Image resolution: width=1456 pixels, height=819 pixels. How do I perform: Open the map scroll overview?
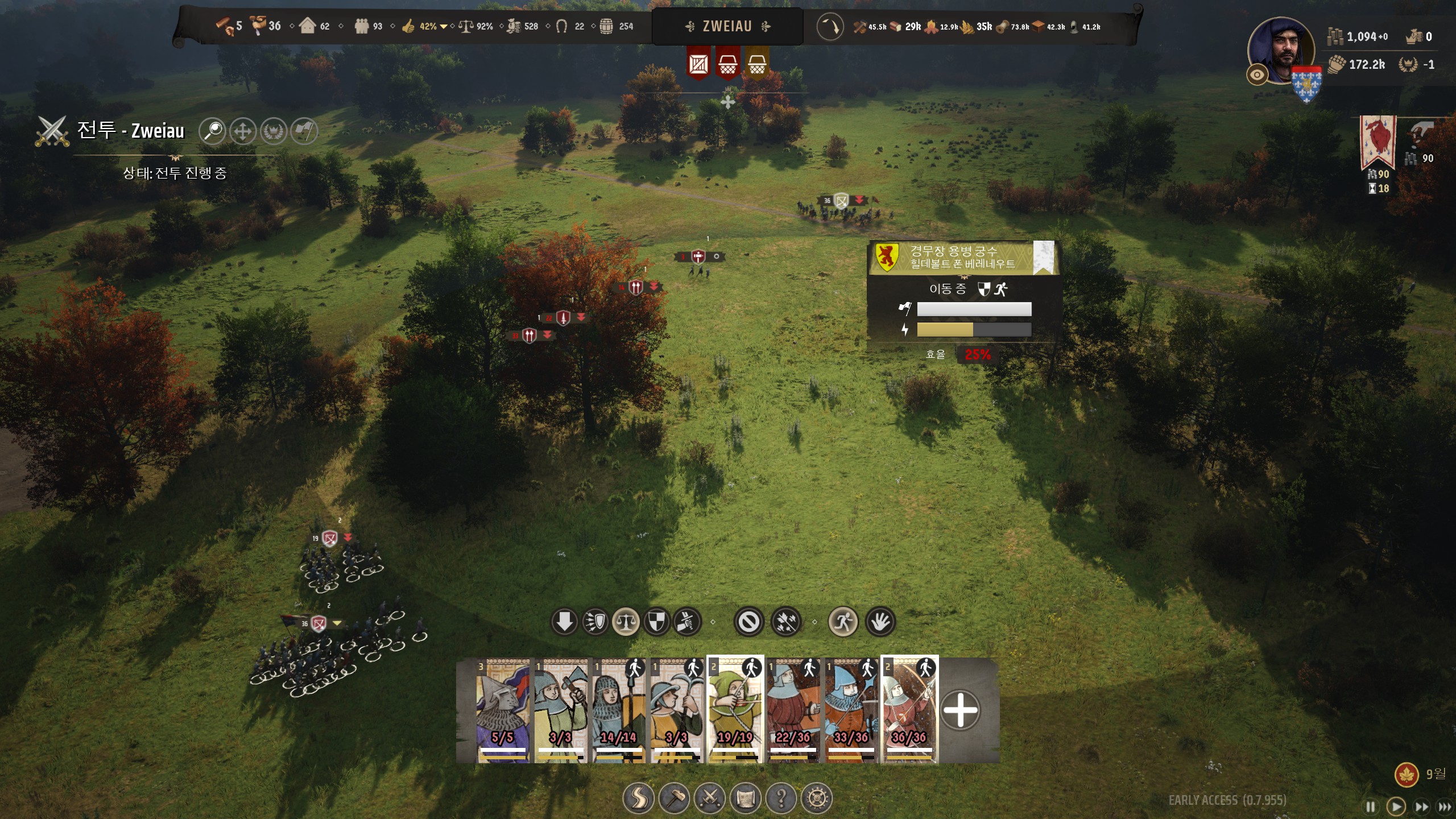click(x=746, y=799)
